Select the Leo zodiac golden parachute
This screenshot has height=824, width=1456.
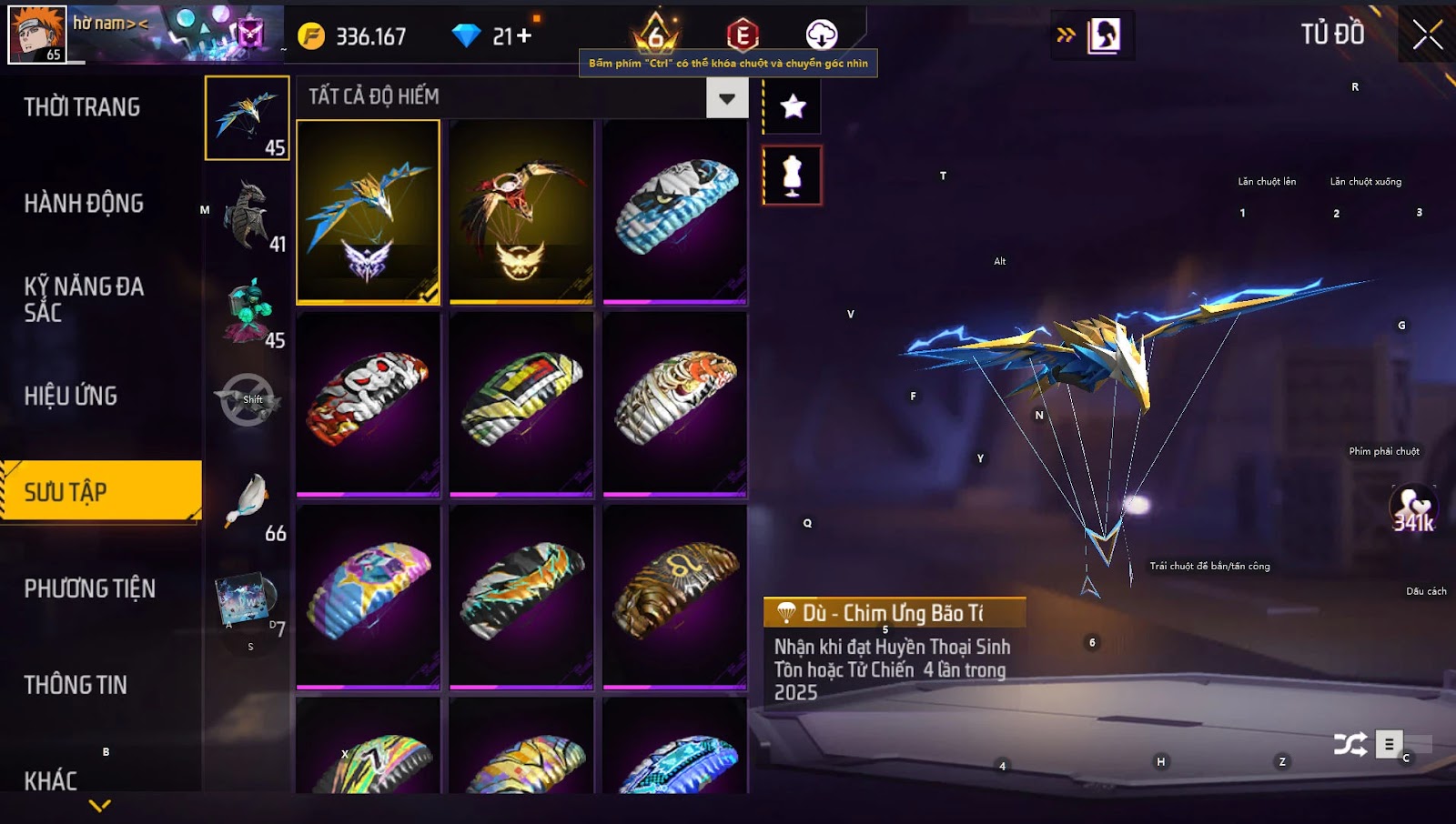click(675, 598)
